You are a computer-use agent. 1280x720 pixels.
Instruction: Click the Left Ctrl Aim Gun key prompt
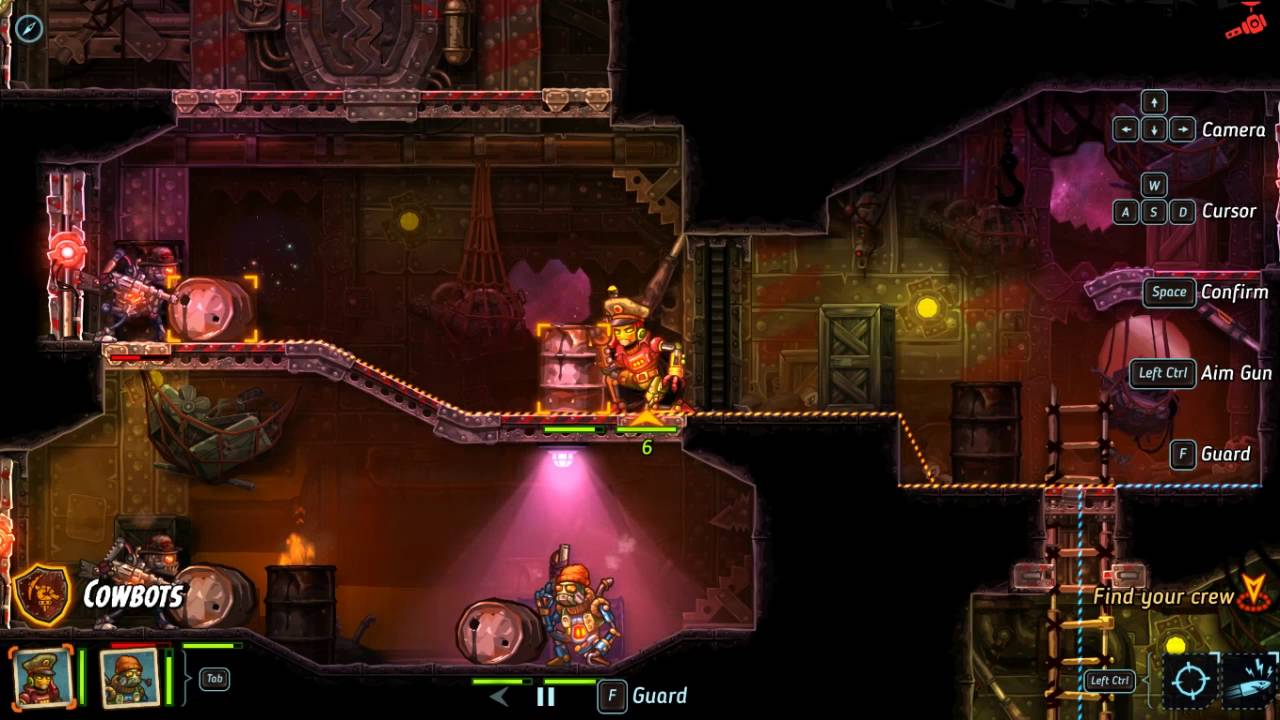pos(1161,373)
